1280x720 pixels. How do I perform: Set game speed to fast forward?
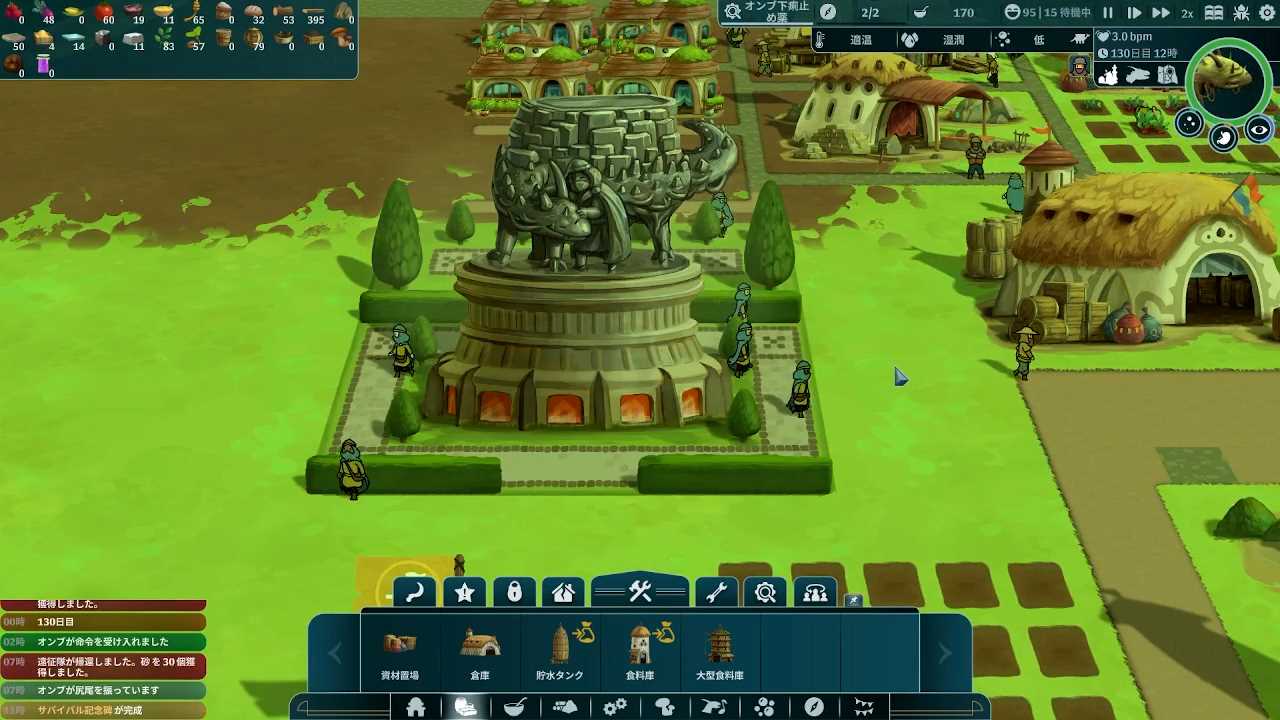1160,13
